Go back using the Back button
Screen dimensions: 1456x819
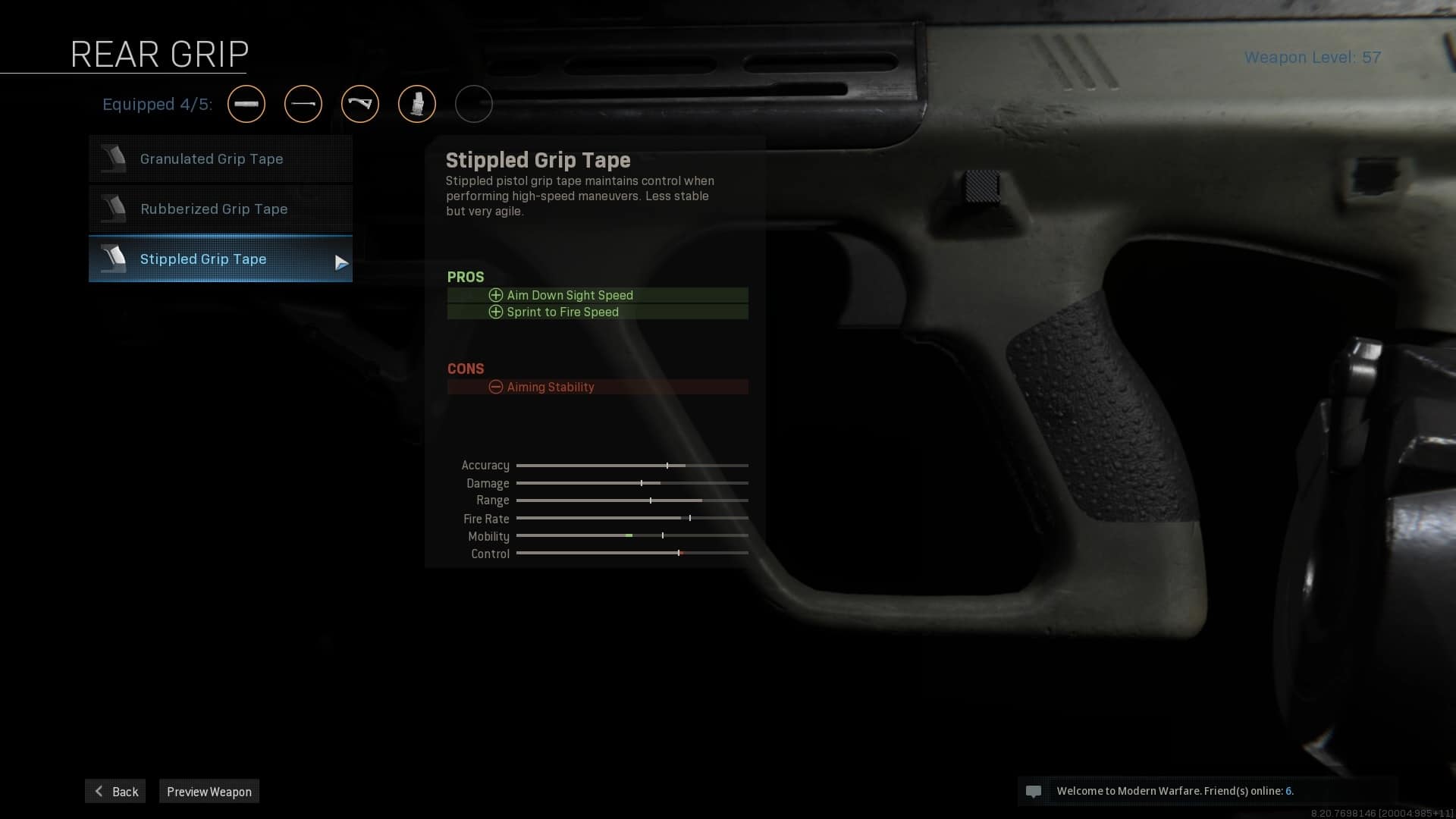[115, 791]
